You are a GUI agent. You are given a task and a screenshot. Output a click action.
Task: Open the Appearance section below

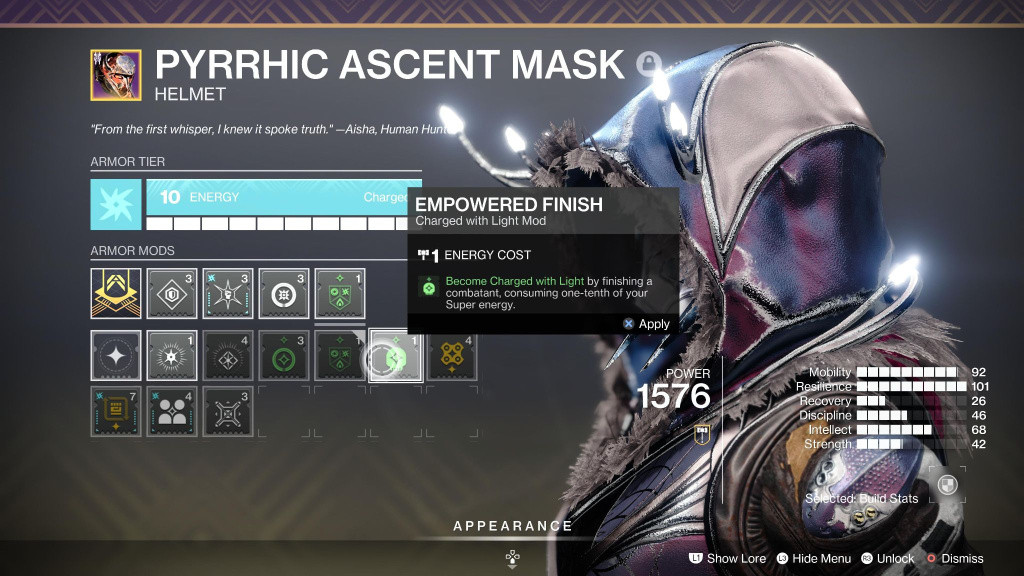(512, 526)
